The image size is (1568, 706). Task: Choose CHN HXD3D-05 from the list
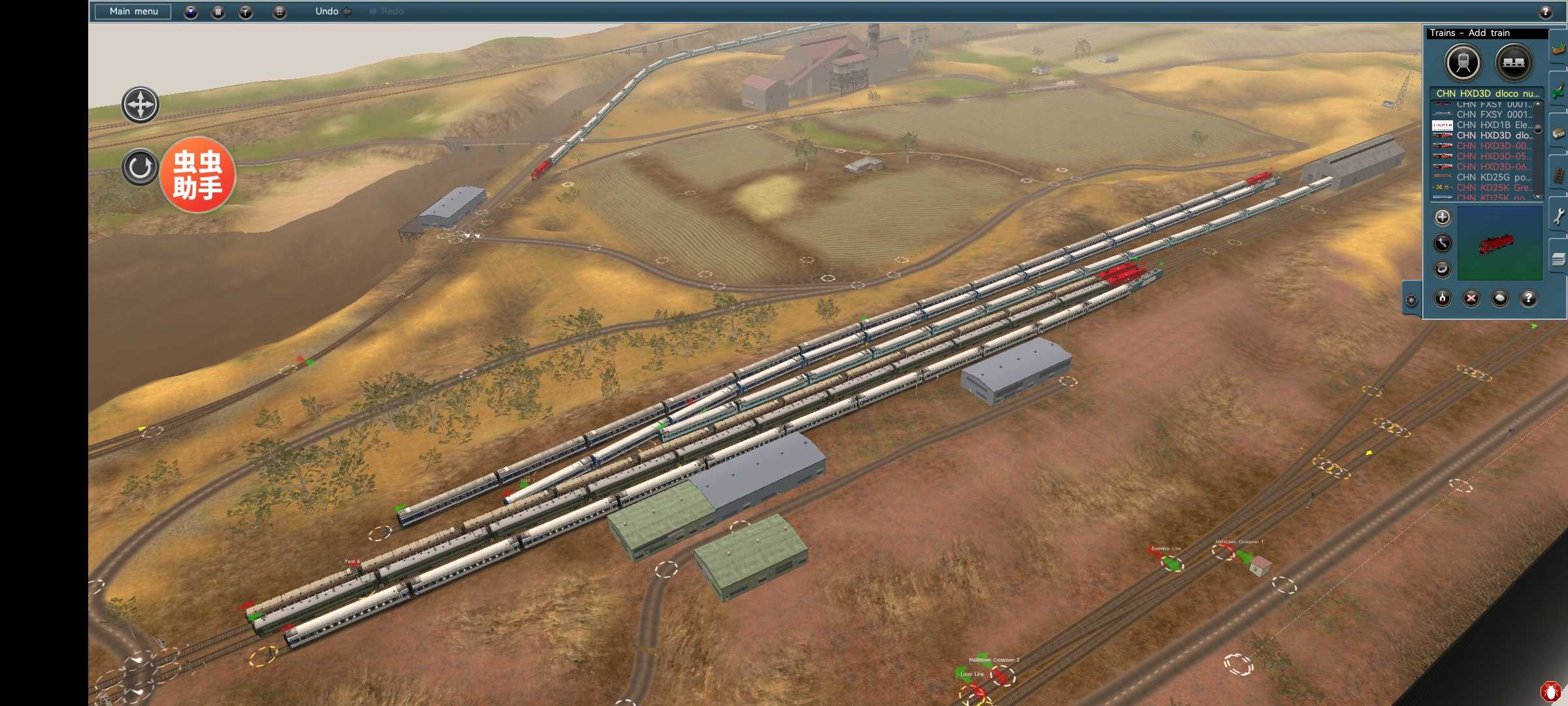1494,156
